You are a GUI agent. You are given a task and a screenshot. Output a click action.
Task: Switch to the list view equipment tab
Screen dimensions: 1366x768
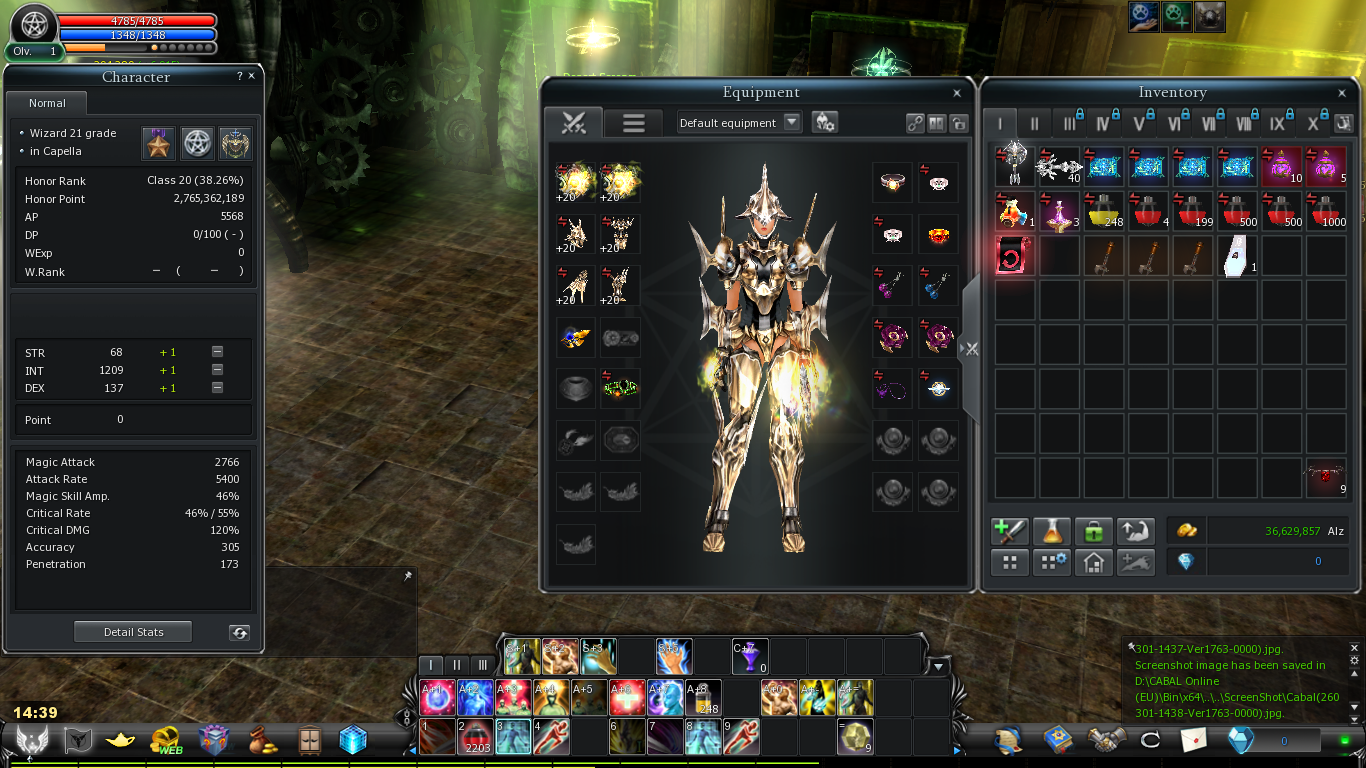[x=634, y=122]
